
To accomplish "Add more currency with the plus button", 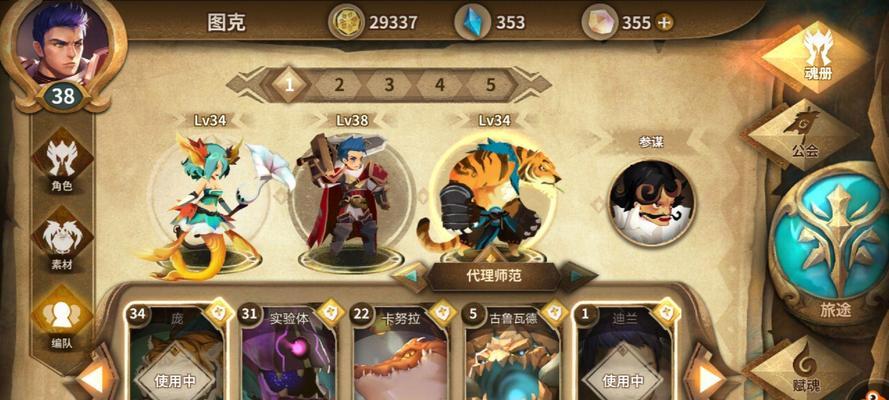I will [x=664, y=22].
